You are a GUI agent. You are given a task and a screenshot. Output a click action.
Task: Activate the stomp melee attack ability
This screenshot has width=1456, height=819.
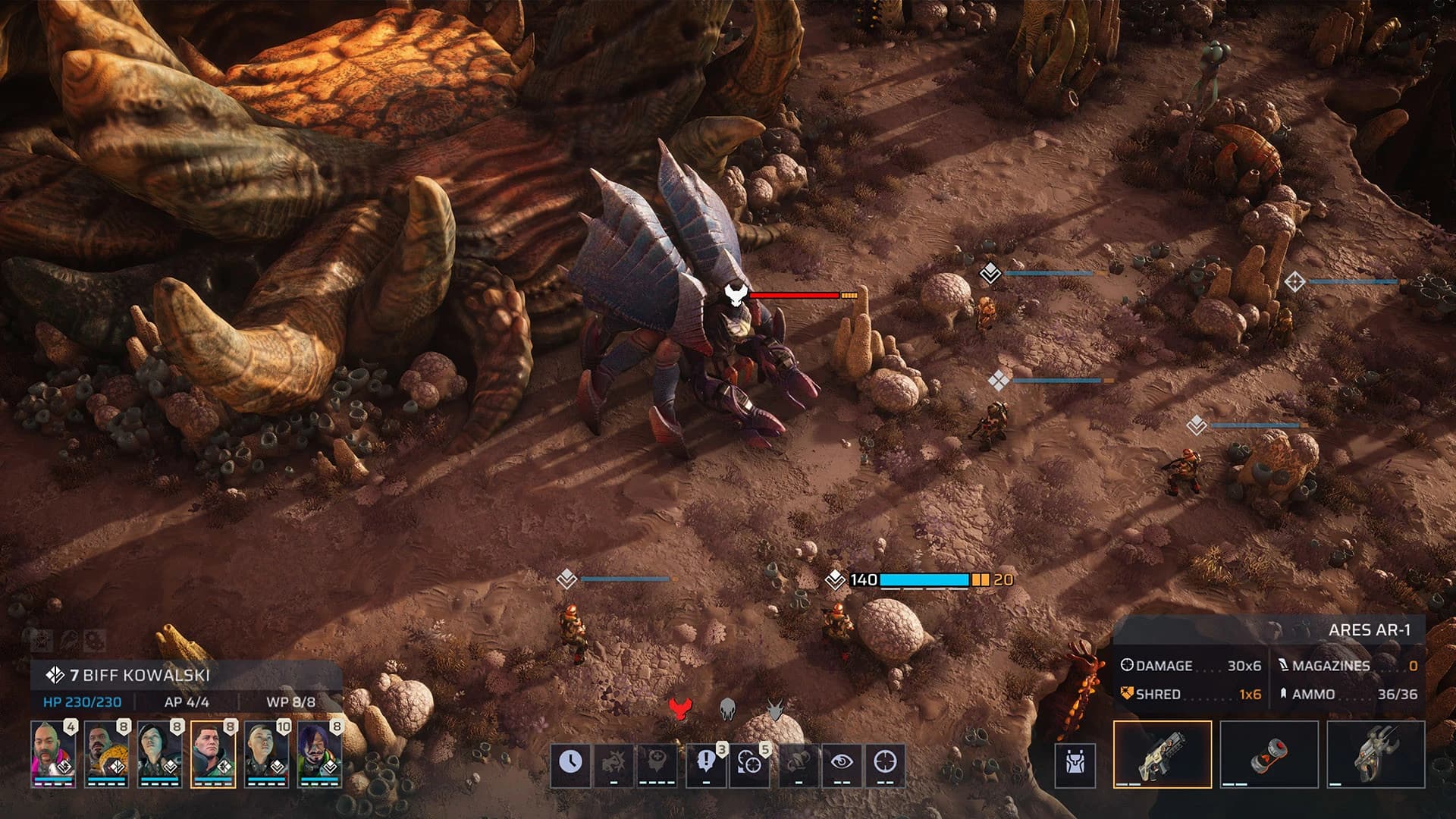click(613, 764)
